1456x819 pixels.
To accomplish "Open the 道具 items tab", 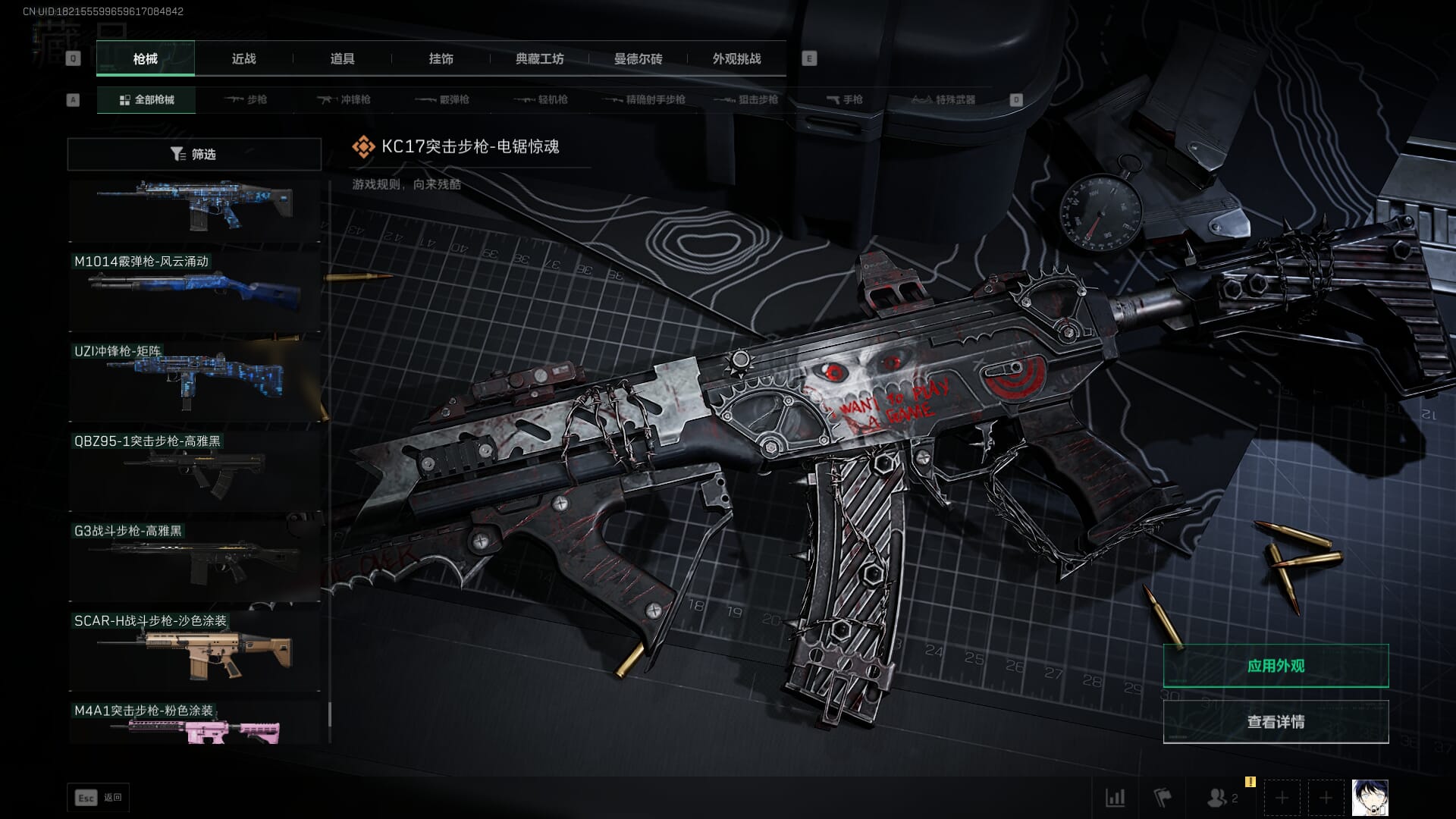I will tap(342, 58).
